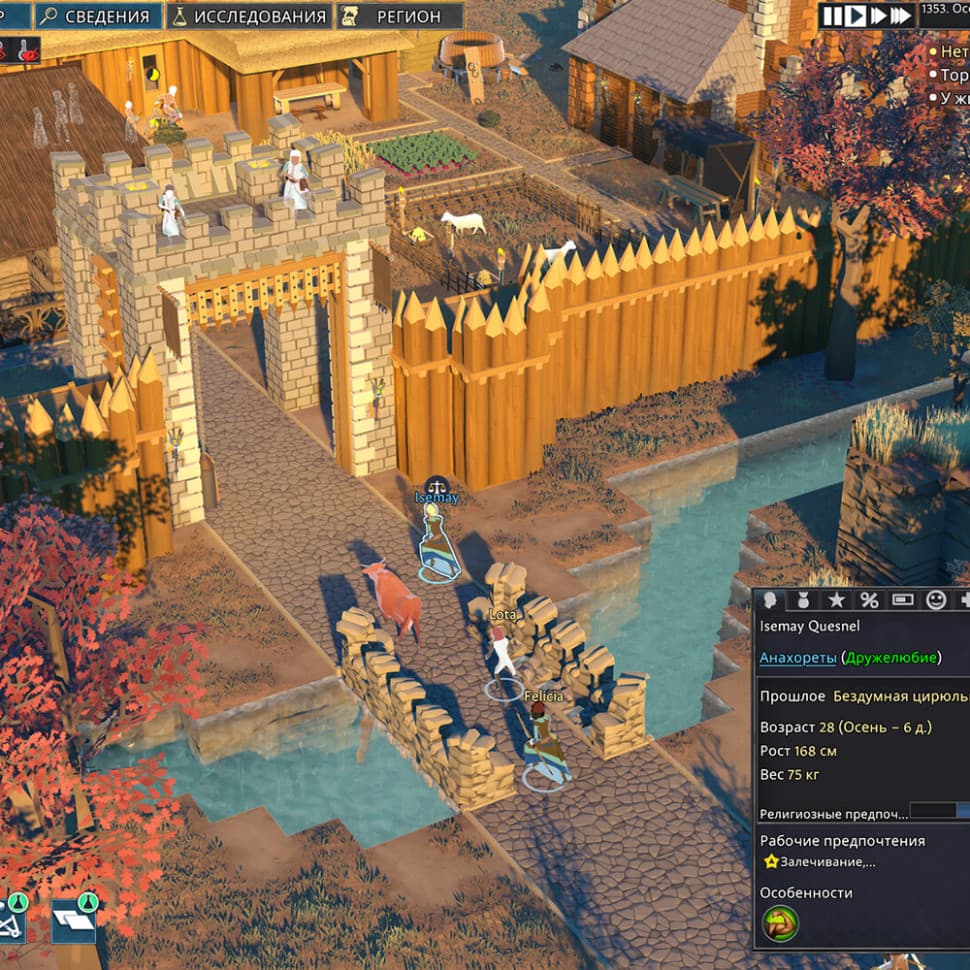
Task: Pause the game speed
Action: coord(833,15)
